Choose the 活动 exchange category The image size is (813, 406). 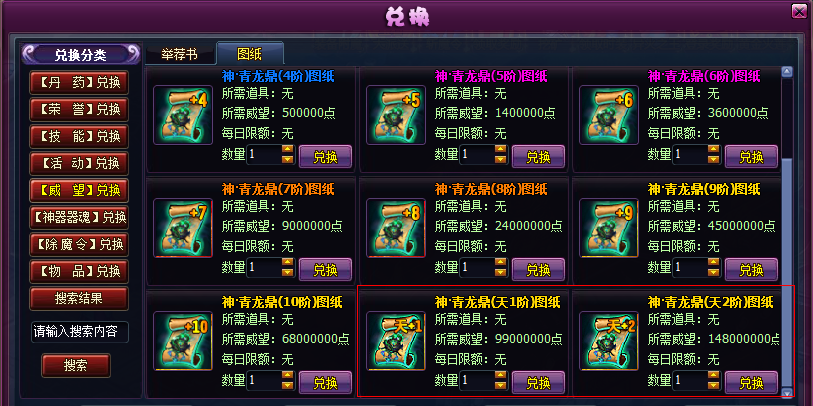point(80,162)
